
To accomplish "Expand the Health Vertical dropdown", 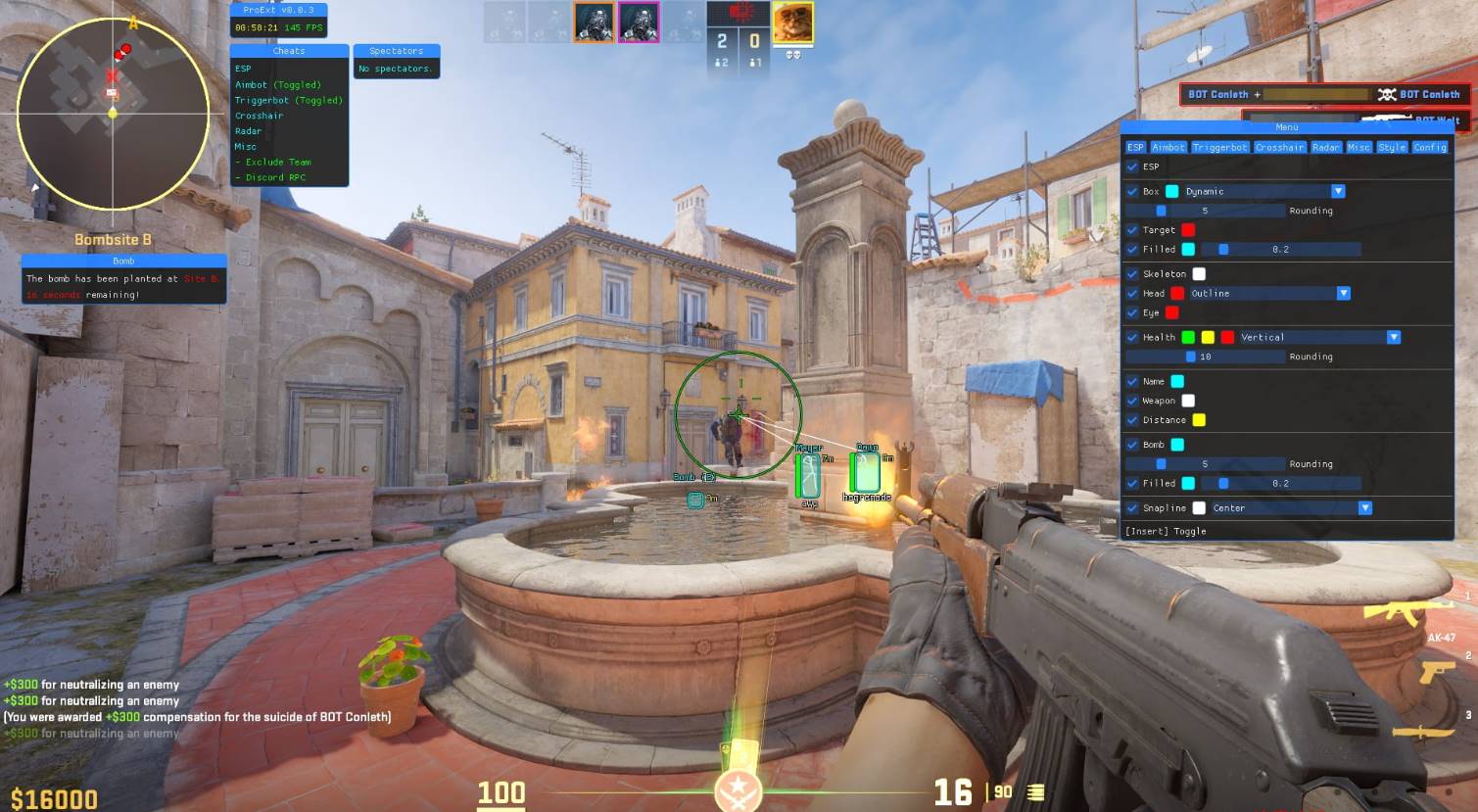I will point(1394,337).
